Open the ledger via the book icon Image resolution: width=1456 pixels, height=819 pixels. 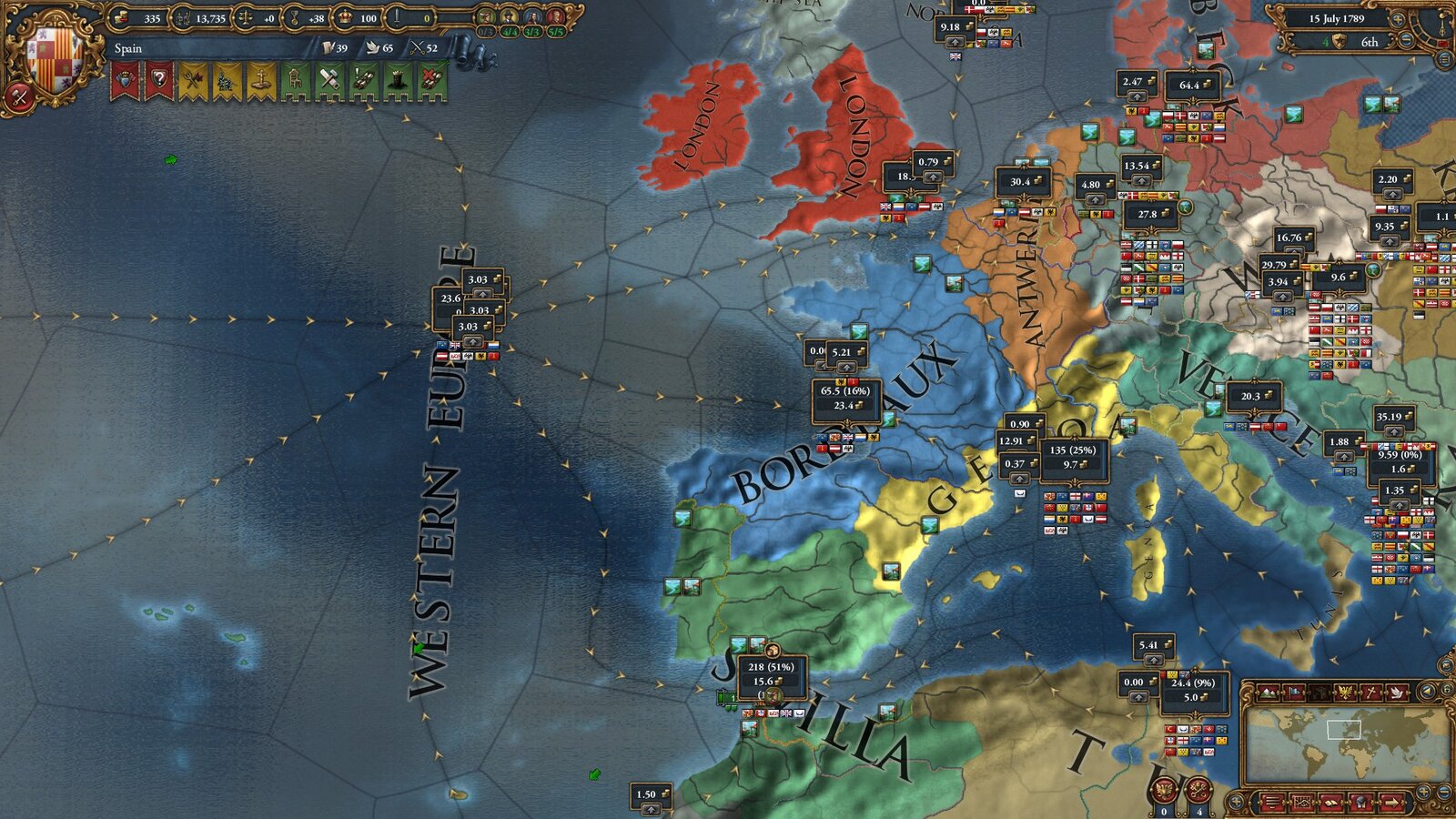pos(1330,802)
